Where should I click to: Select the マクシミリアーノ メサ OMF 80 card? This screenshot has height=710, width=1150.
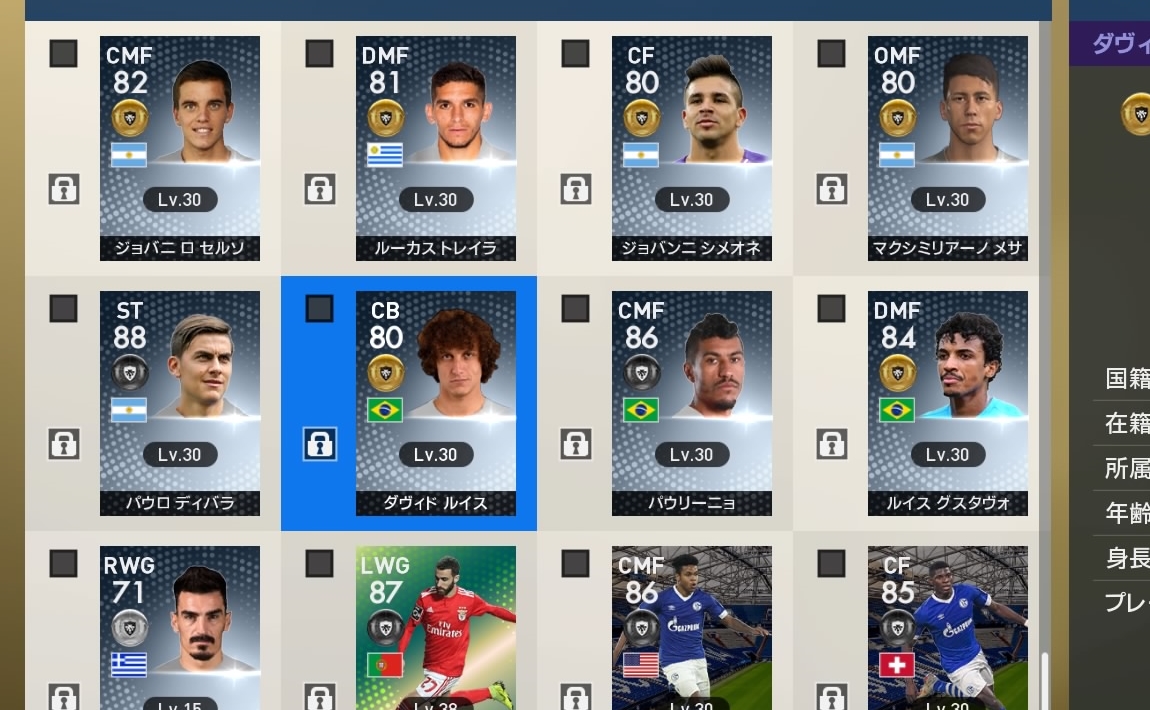point(948,148)
